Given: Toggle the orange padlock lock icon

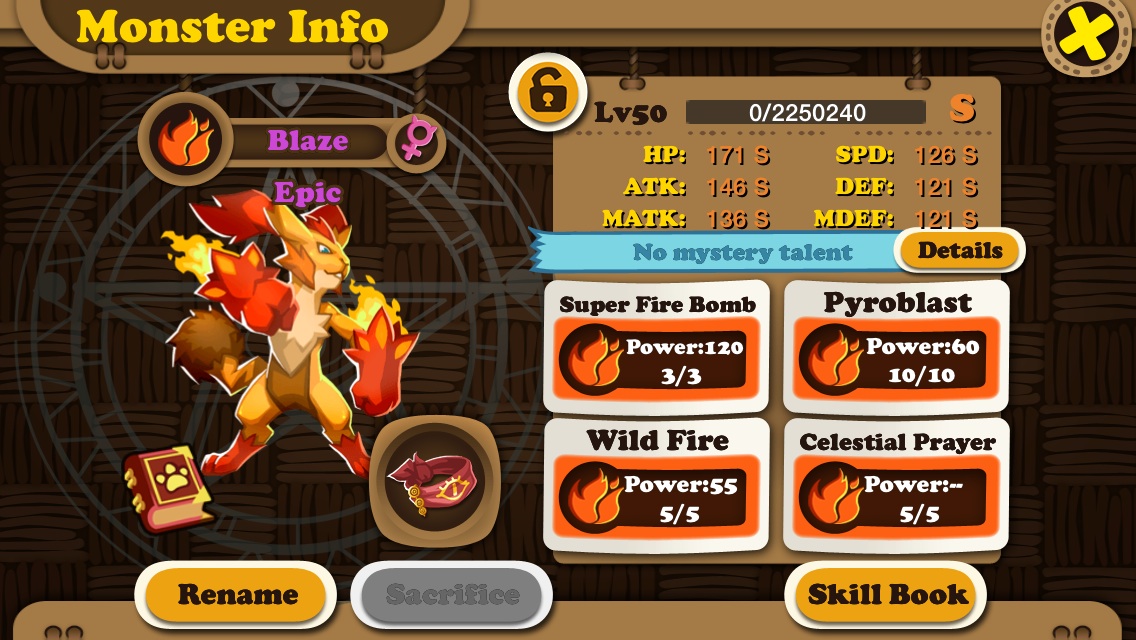Looking at the screenshot, I should point(547,92).
